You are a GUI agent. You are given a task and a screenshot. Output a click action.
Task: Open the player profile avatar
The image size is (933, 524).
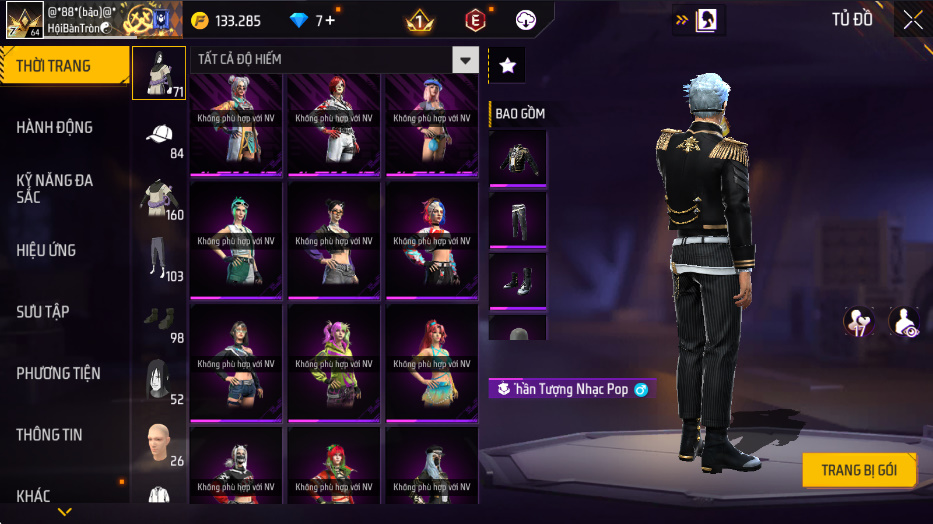[x=24, y=20]
